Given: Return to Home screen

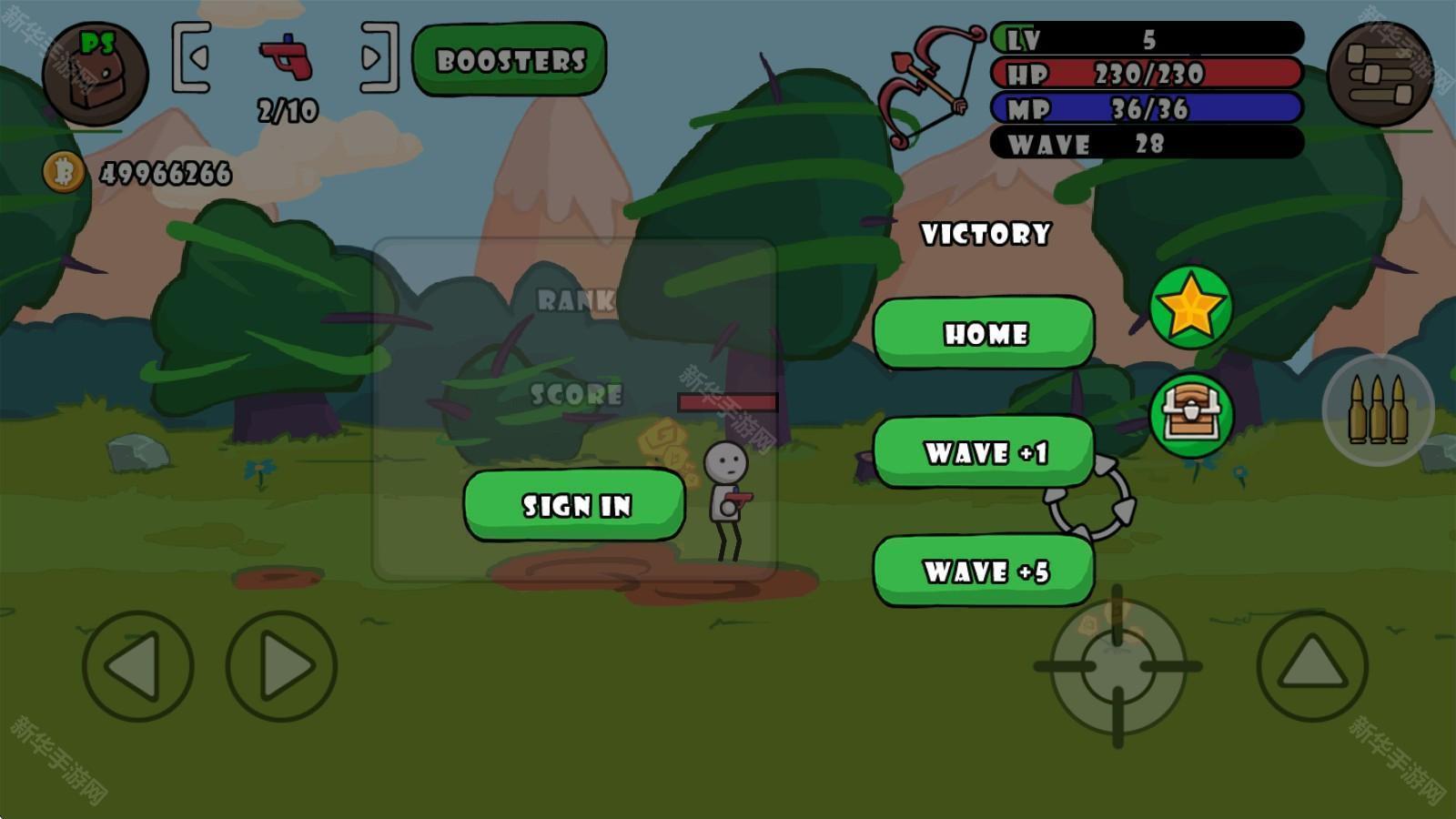Looking at the screenshot, I should [984, 333].
